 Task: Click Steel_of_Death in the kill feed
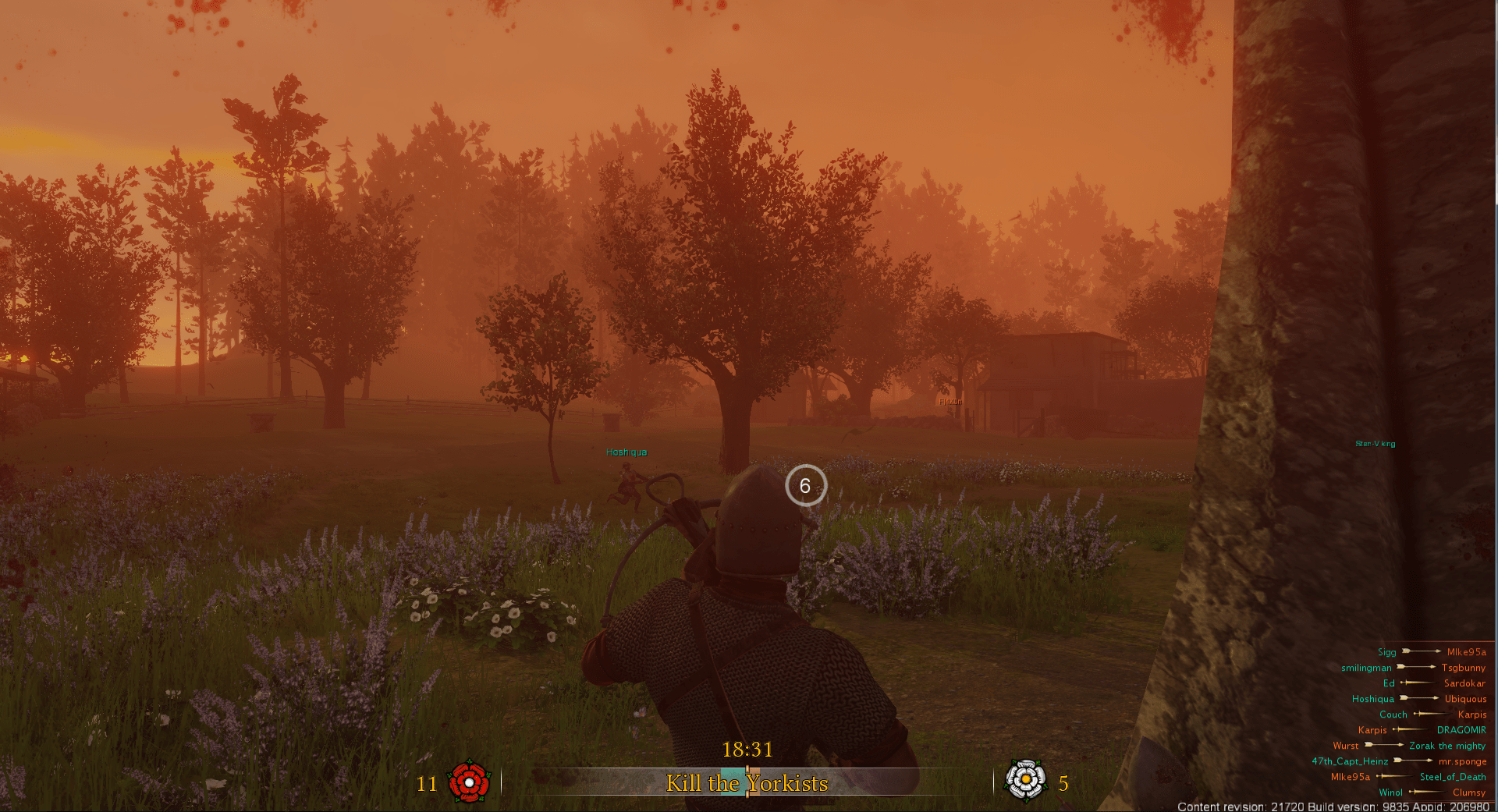(1454, 776)
